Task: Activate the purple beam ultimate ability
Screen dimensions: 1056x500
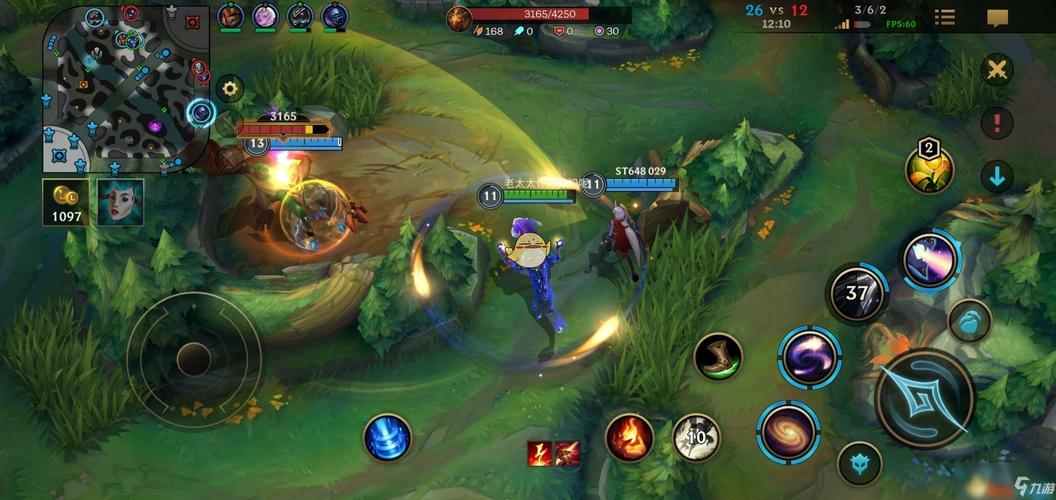Action: click(931, 259)
